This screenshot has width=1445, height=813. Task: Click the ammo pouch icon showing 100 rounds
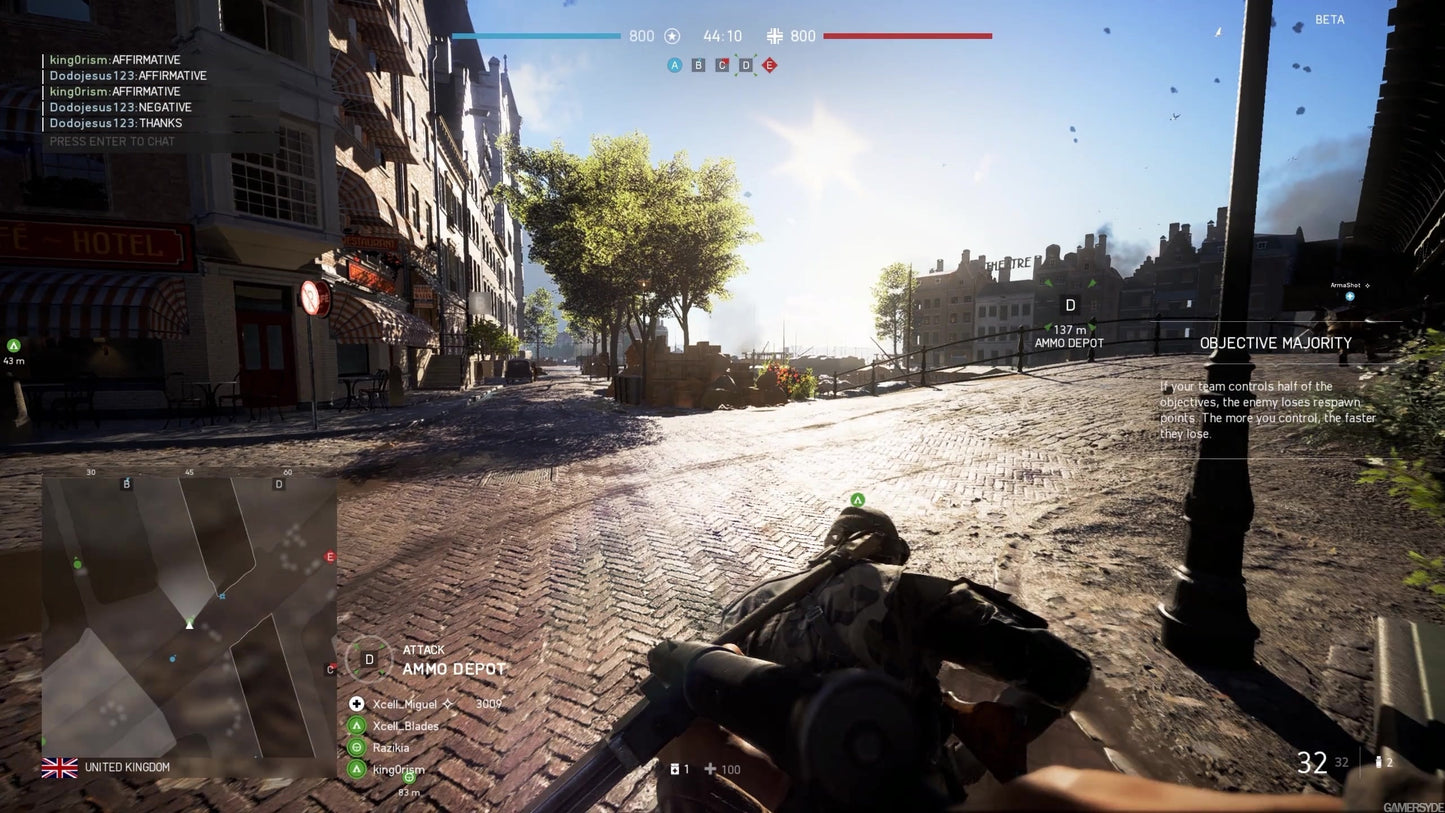click(x=710, y=769)
